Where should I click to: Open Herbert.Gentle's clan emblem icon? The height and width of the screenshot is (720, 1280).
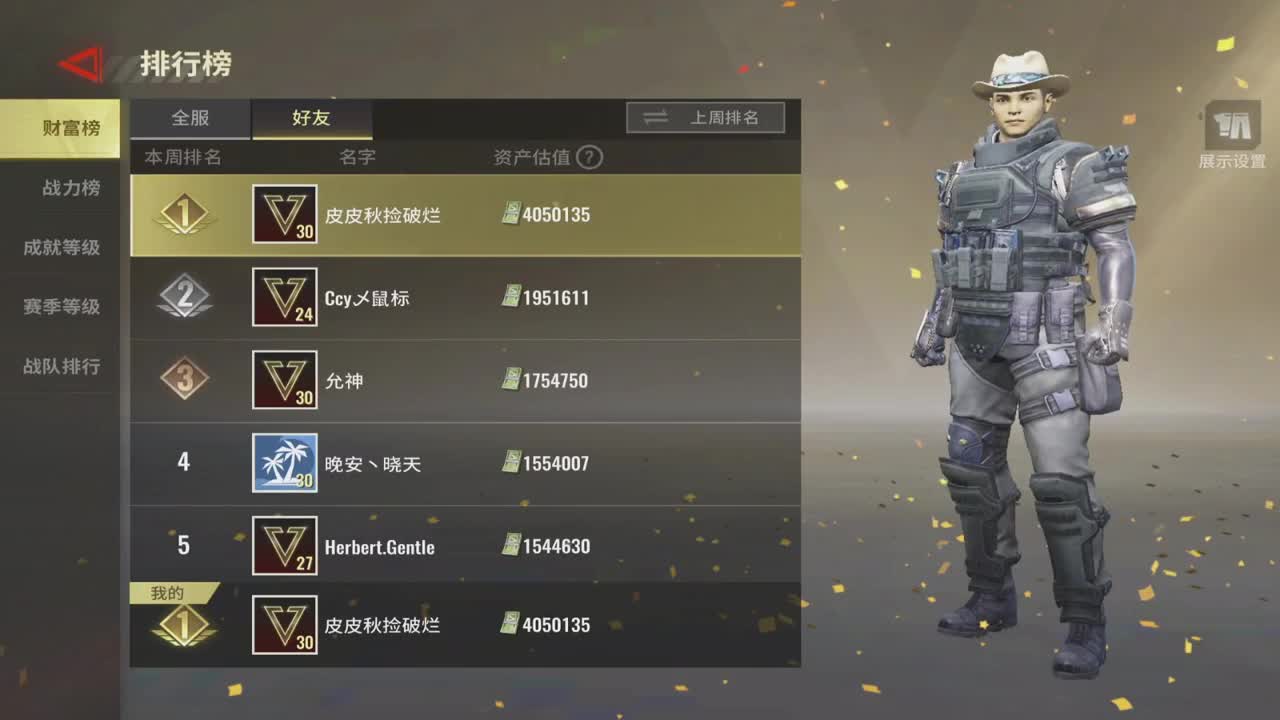(285, 546)
